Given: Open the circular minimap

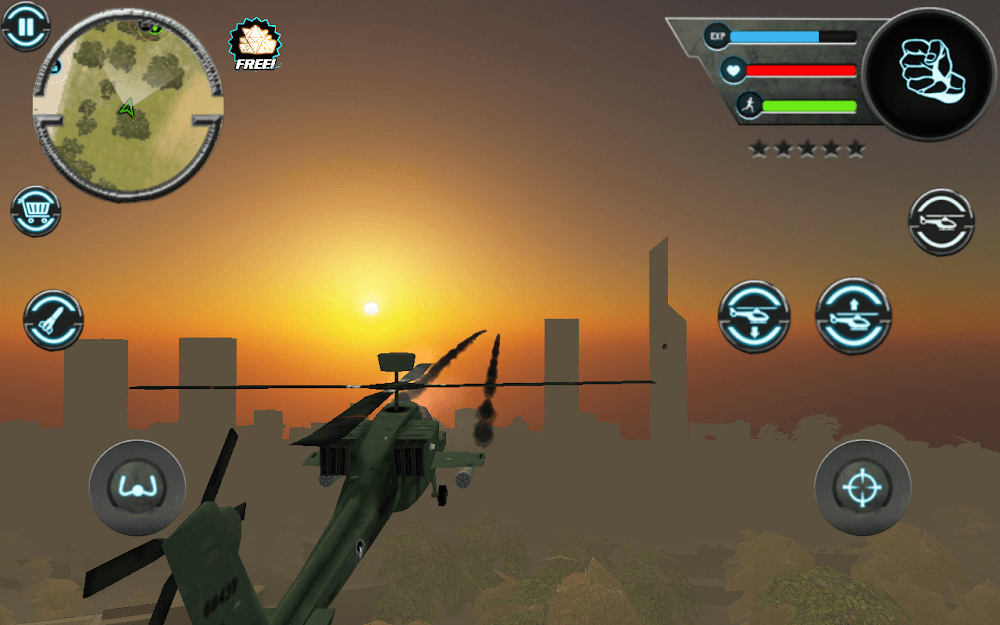Looking at the screenshot, I should click(x=127, y=104).
